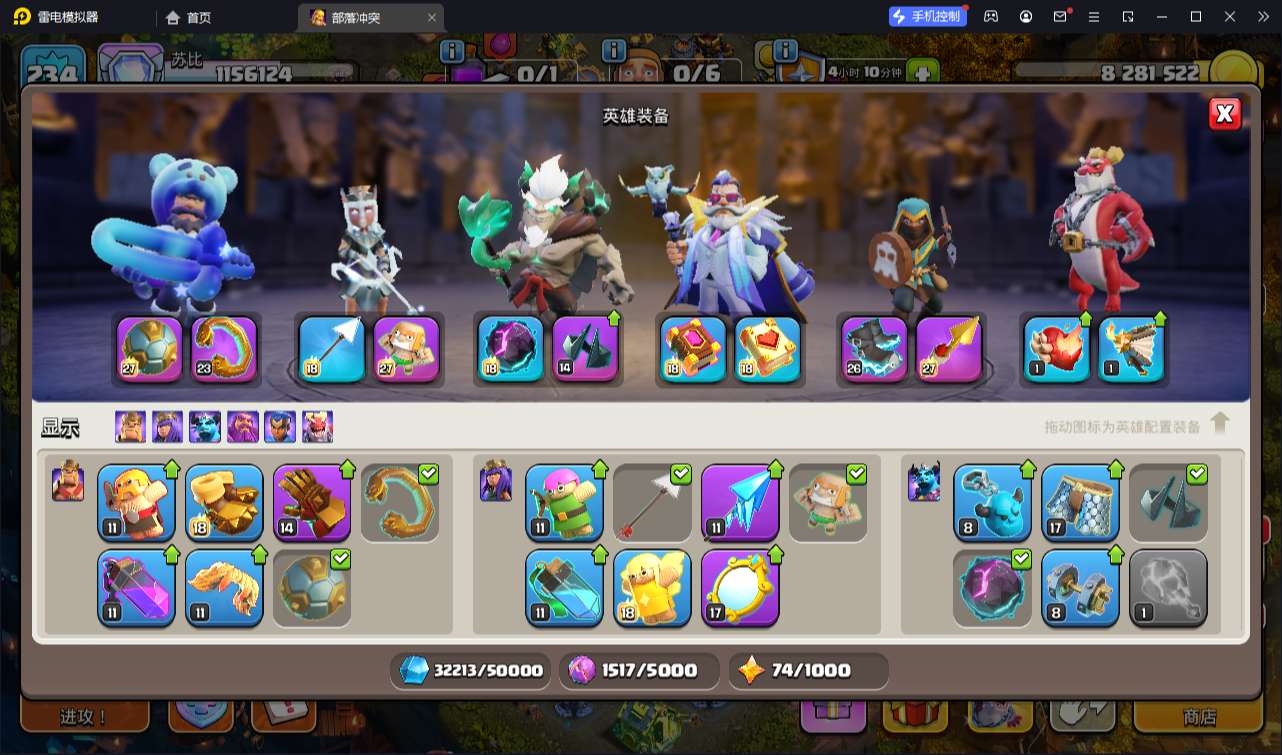Choose the Rage Vial equipment
Viewport: 1282px width, 755px height.
pos(136,587)
